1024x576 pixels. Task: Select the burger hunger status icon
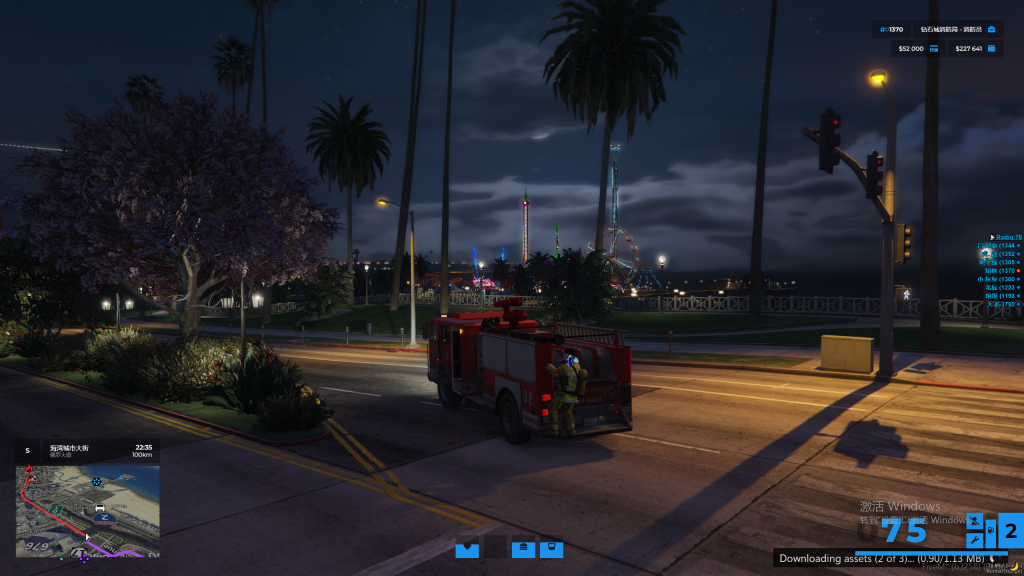[523, 548]
